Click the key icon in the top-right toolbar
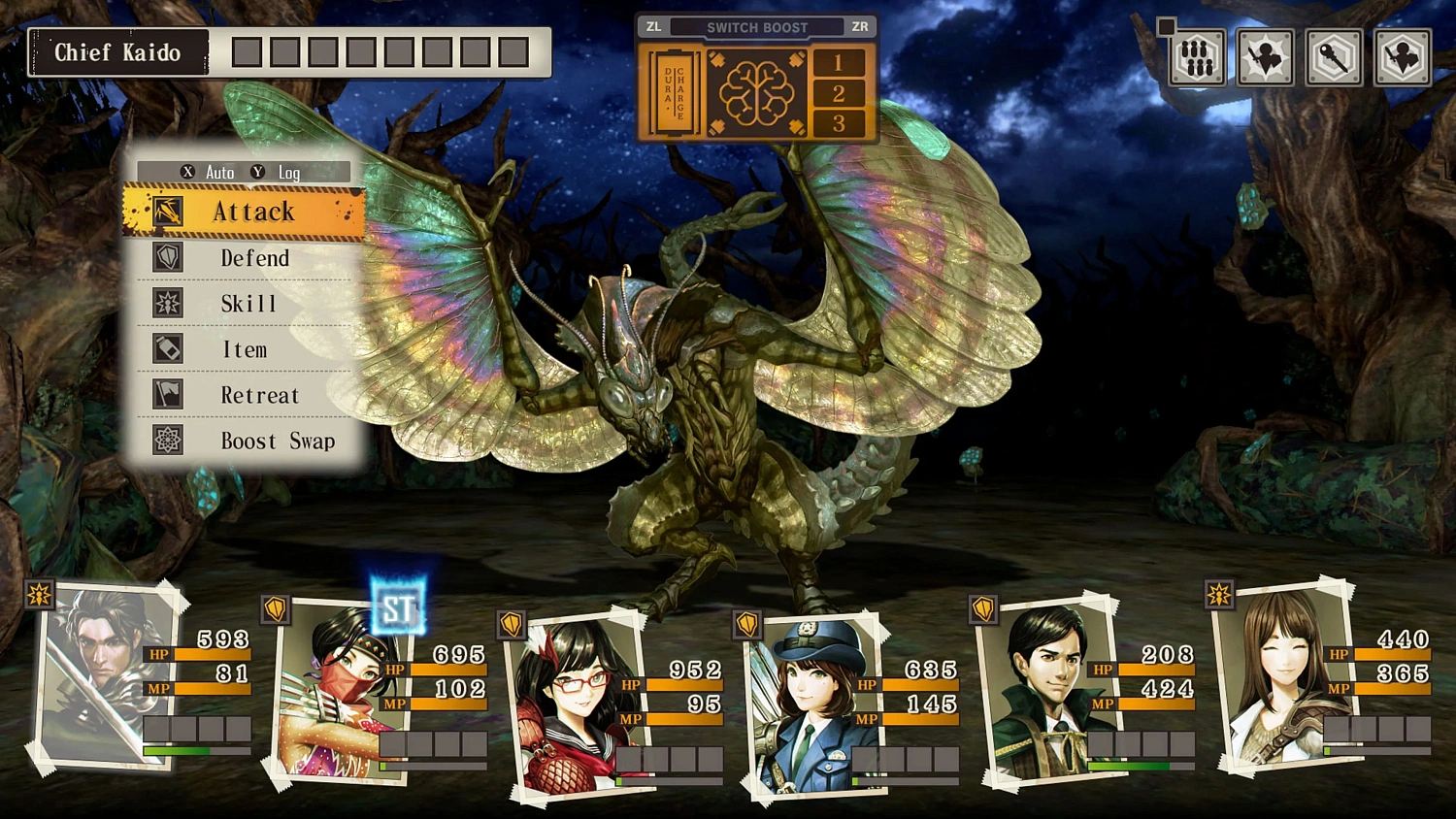Viewport: 1456px width, 819px height. [1333, 57]
